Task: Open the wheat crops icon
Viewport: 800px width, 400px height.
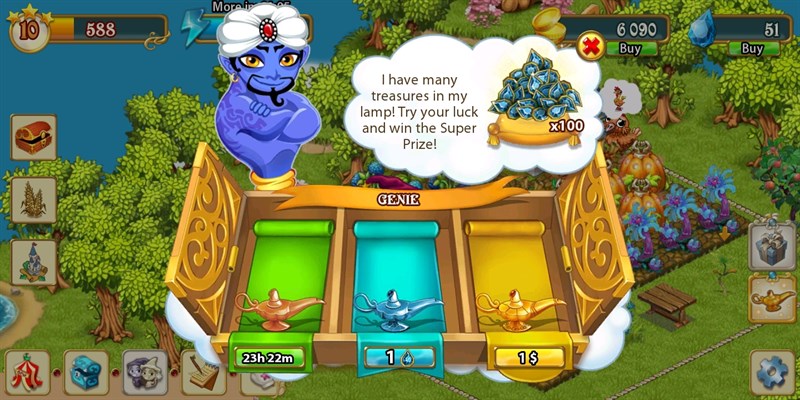Action: click(x=33, y=200)
